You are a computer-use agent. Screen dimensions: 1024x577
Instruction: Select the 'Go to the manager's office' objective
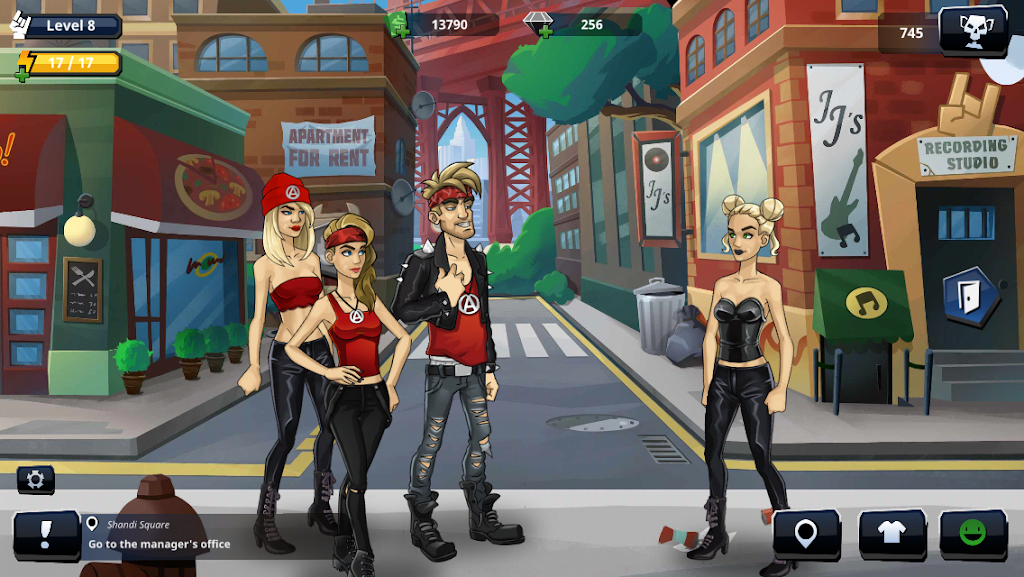click(x=159, y=544)
